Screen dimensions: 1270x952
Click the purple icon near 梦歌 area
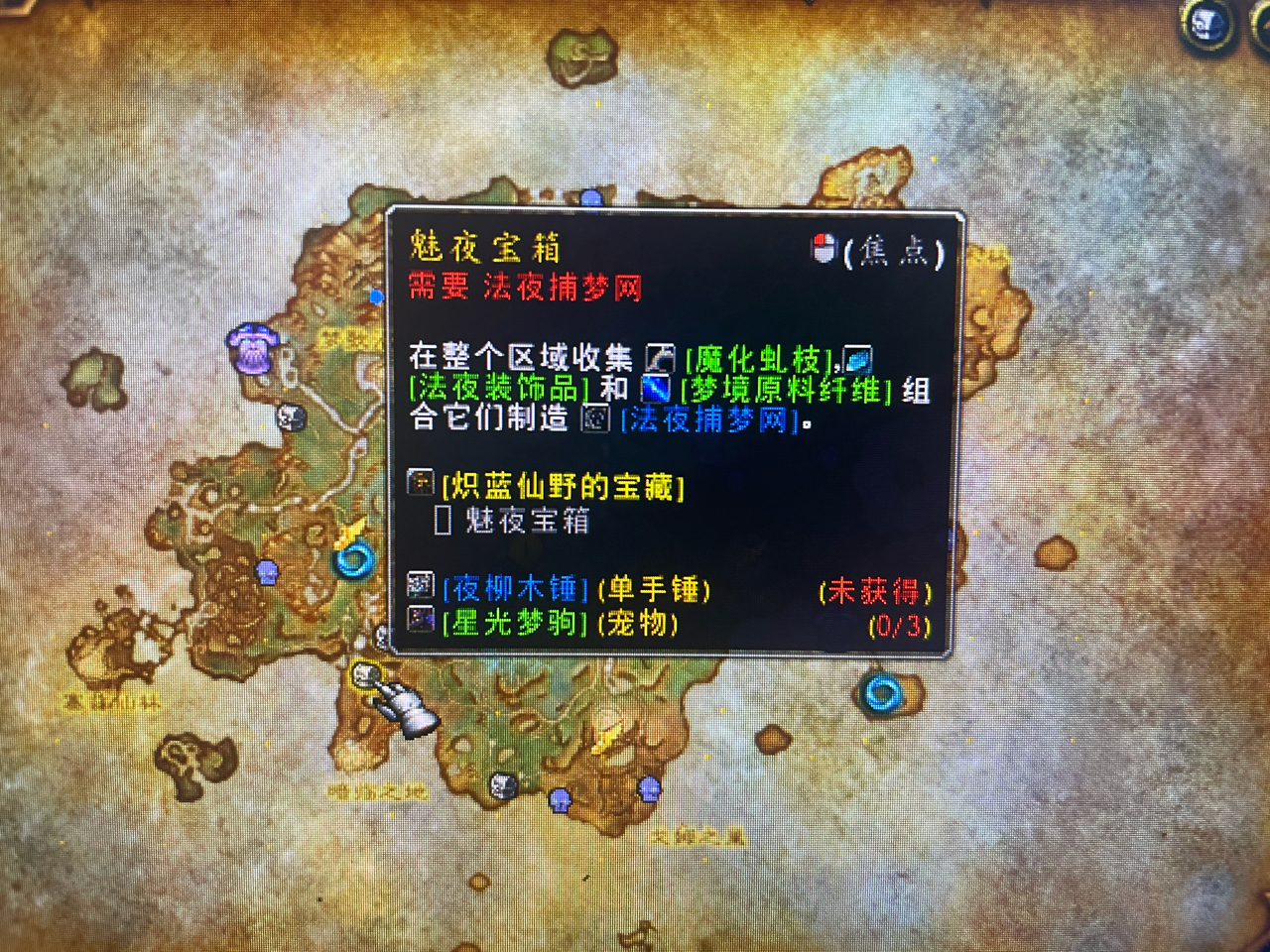[x=252, y=349]
